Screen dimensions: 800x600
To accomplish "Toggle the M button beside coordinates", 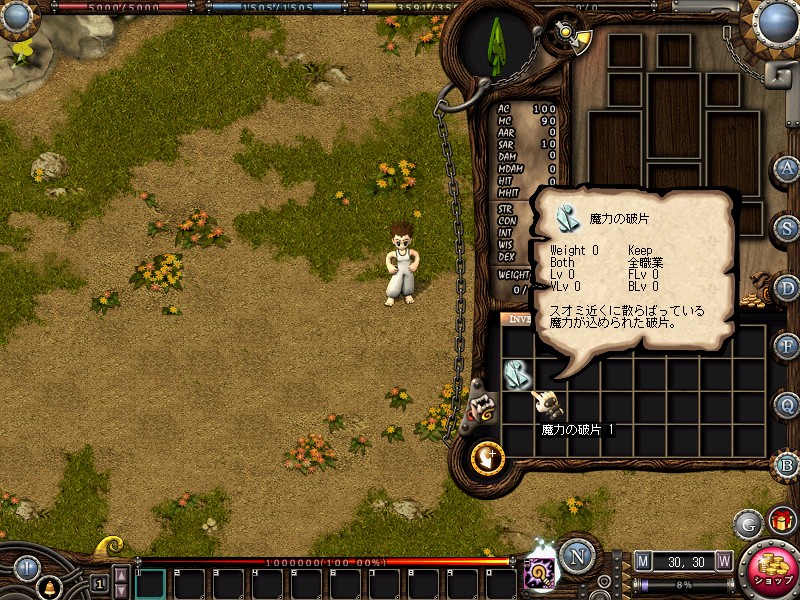I will pyautogui.click(x=643, y=561).
